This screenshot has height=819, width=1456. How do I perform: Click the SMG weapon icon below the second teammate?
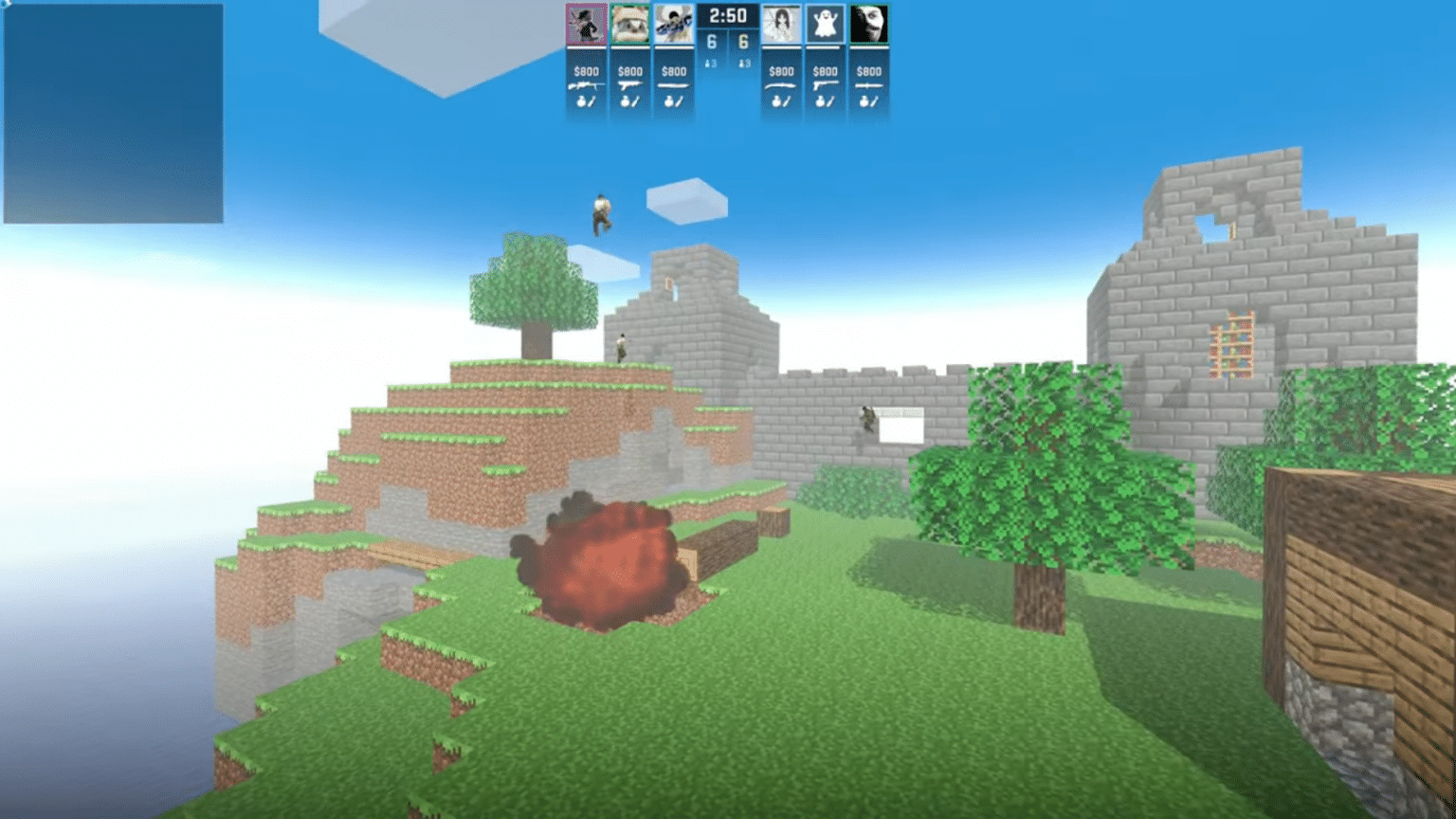point(630,84)
